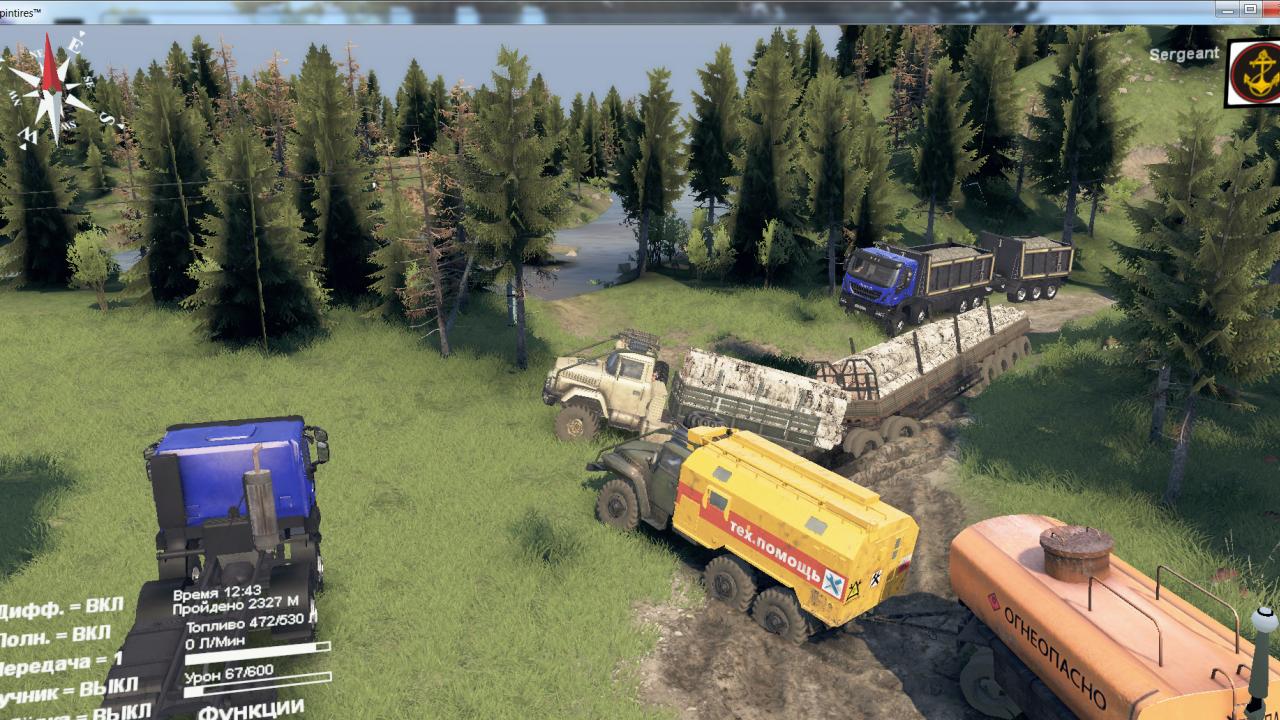The height and width of the screenshot is (720, 1280).
Task: Click the compass rose icon
Action: pyautogui.click(x=50, y=88)
